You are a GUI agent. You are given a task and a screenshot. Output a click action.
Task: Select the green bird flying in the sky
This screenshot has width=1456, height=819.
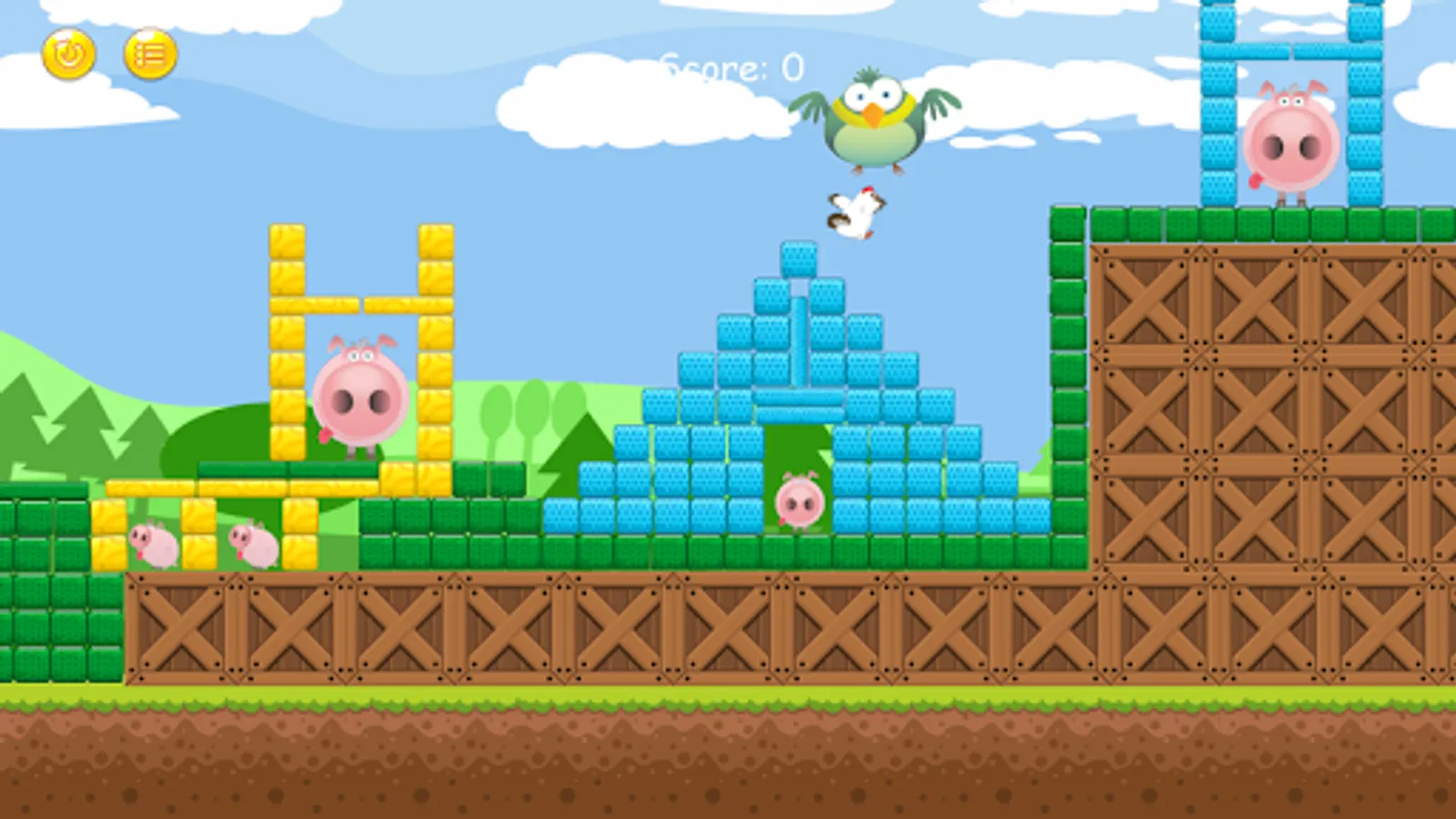874,118
